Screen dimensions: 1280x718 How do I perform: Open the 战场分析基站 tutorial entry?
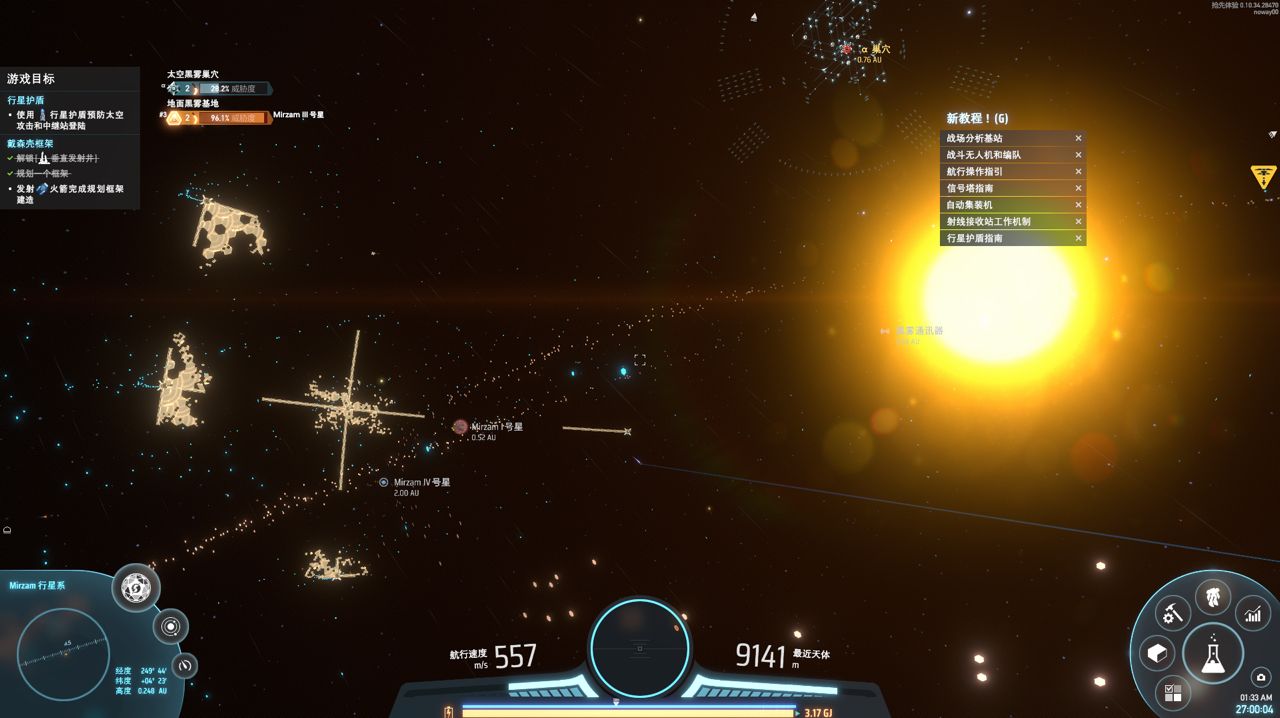(1005, 139)
